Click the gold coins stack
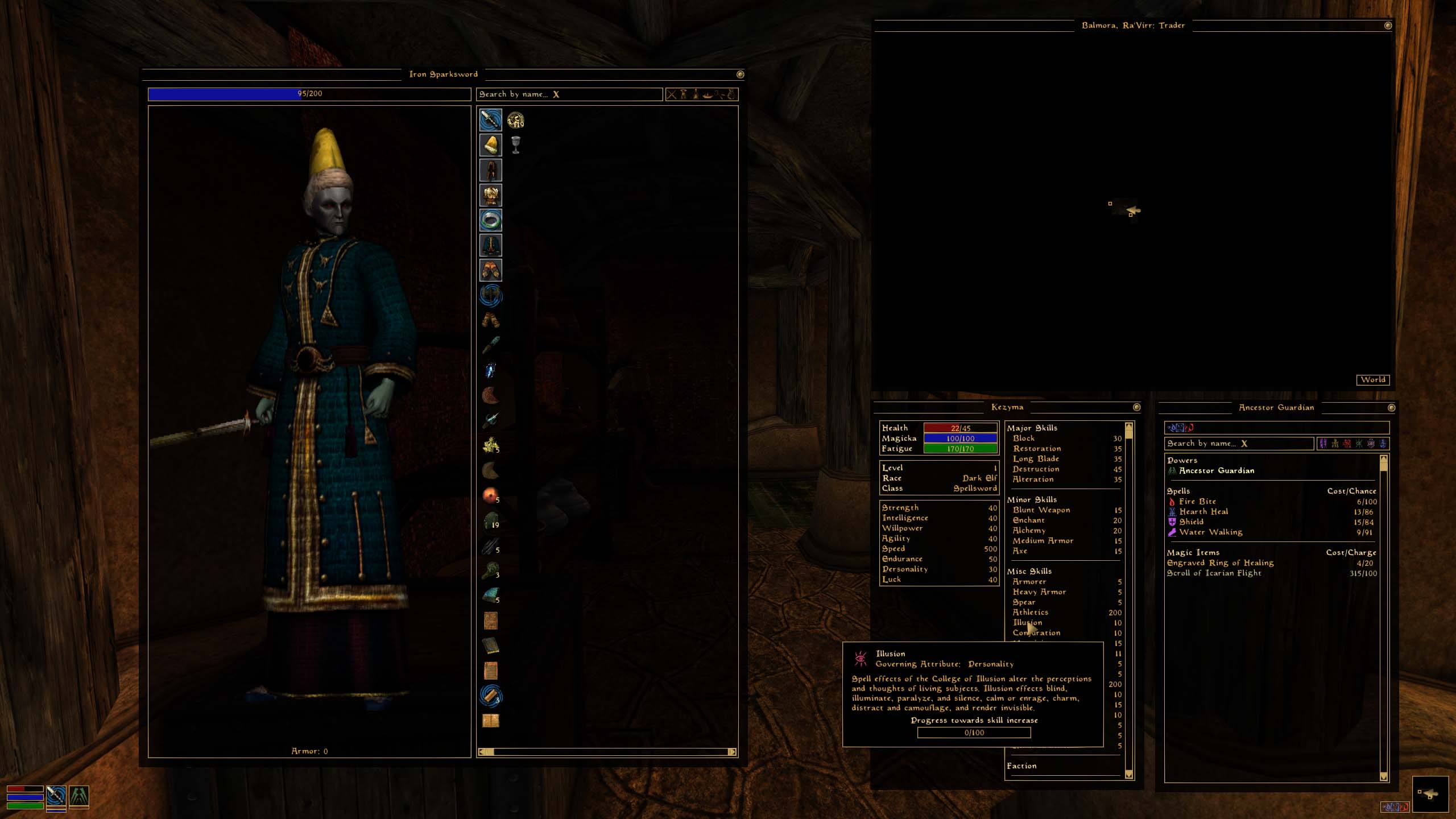The width and height of the screenshot is (1456, 819). (x=515, y=120)
